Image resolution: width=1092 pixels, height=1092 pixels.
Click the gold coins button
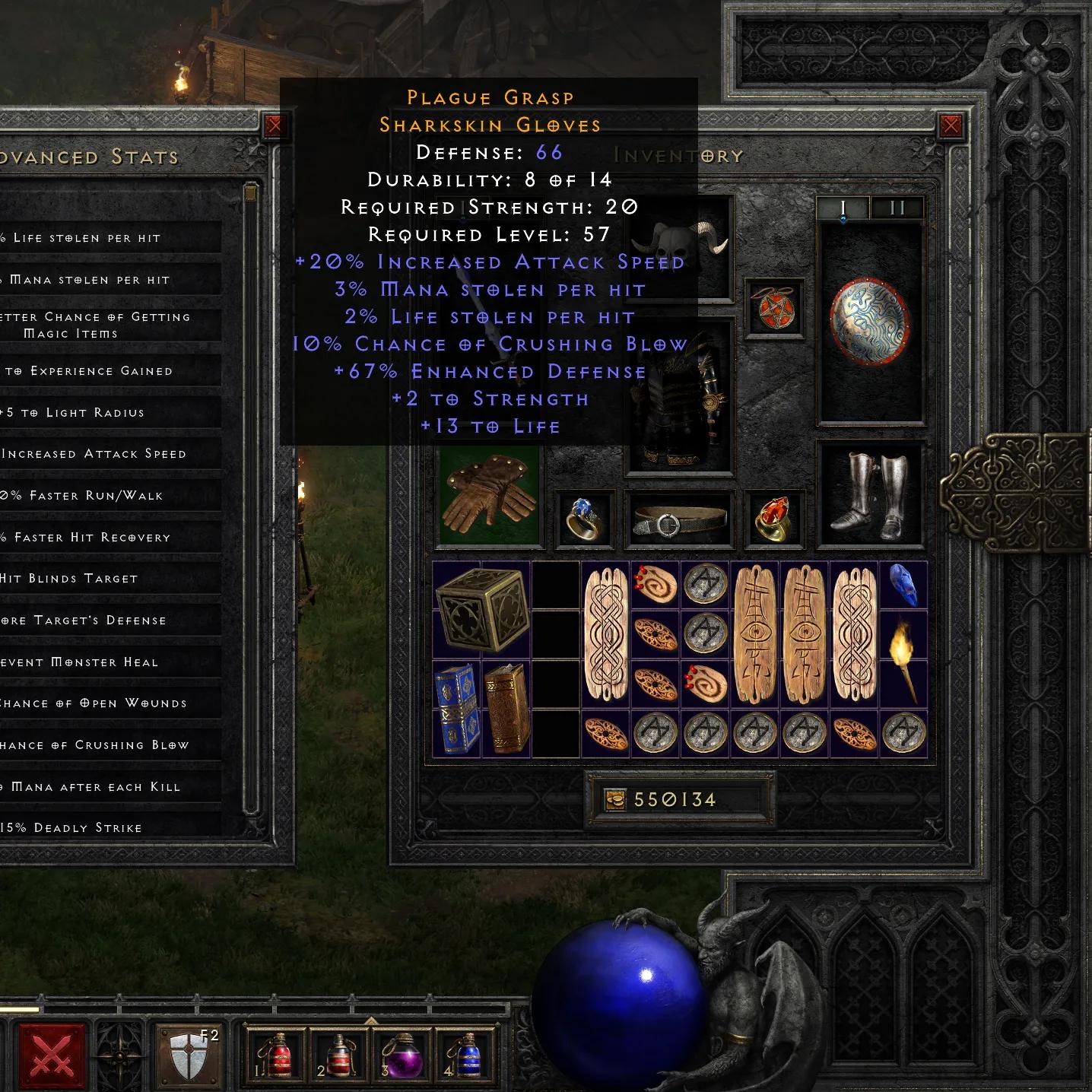615,799
